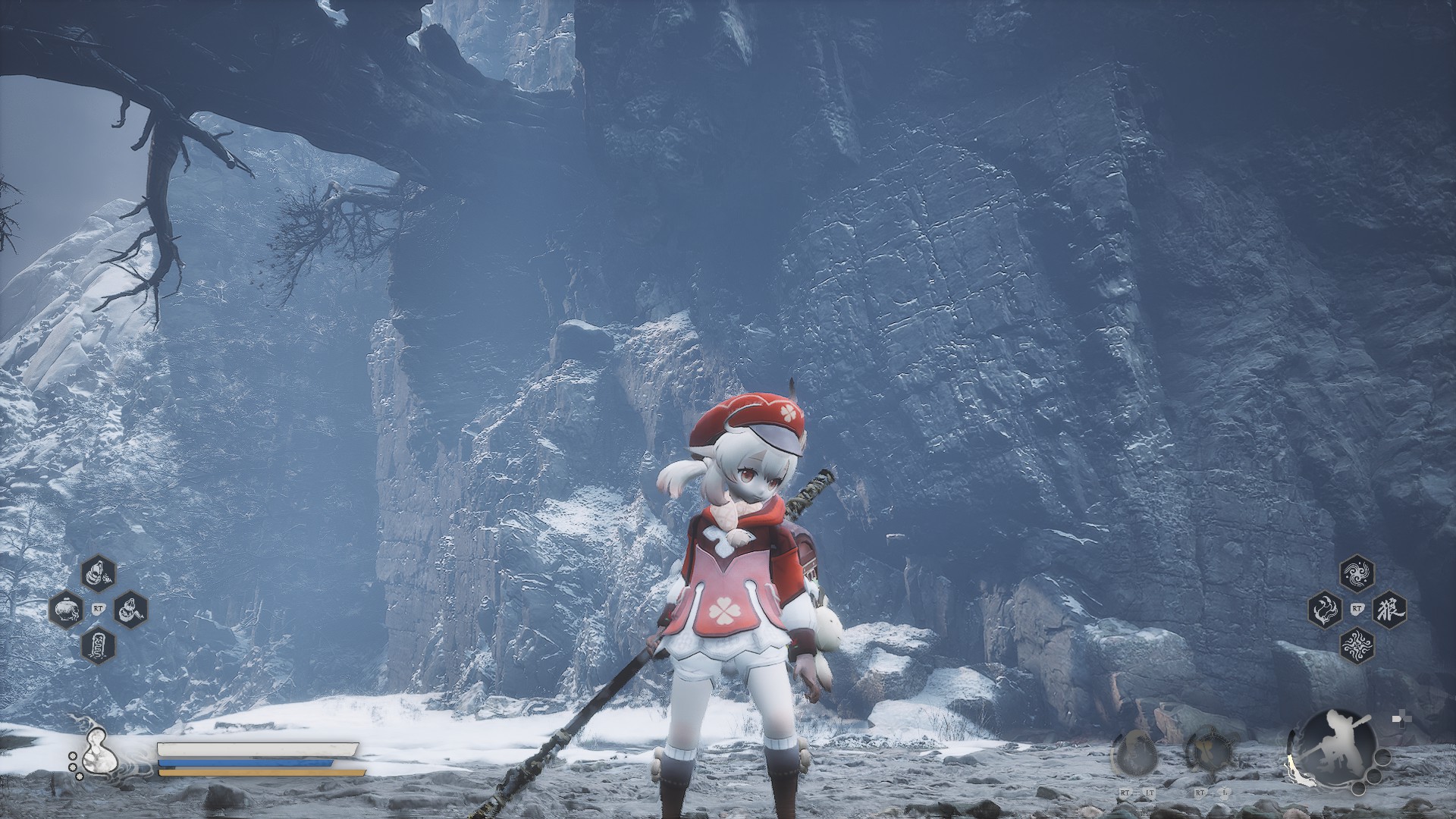Cast the flame-shaped spell on the wheel
The width and height of the screenshot is (1456, 819).
(x=1325, y=608)
